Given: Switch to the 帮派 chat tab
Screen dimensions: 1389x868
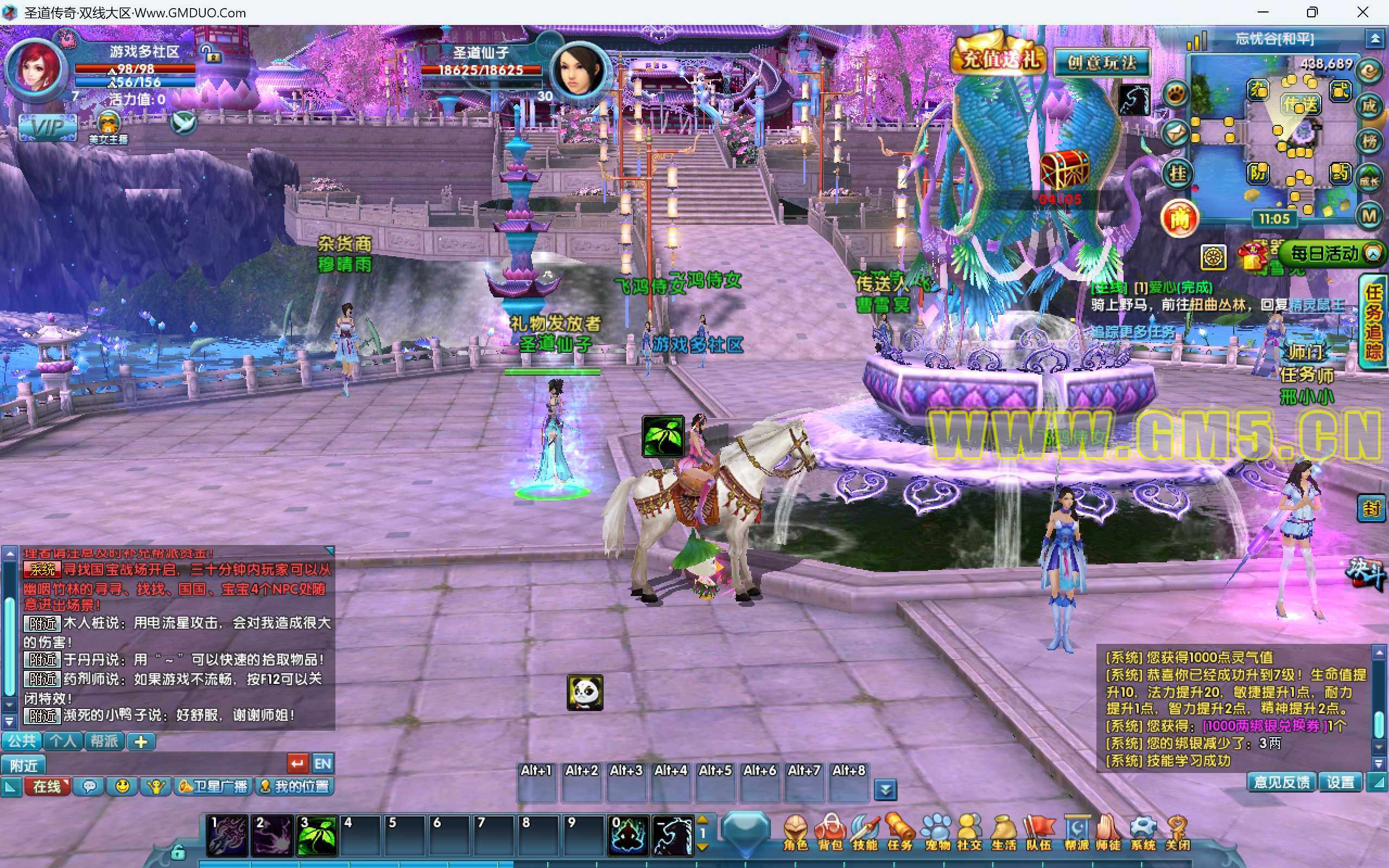Looking at the screenshot, I should [x=104, y=741].
